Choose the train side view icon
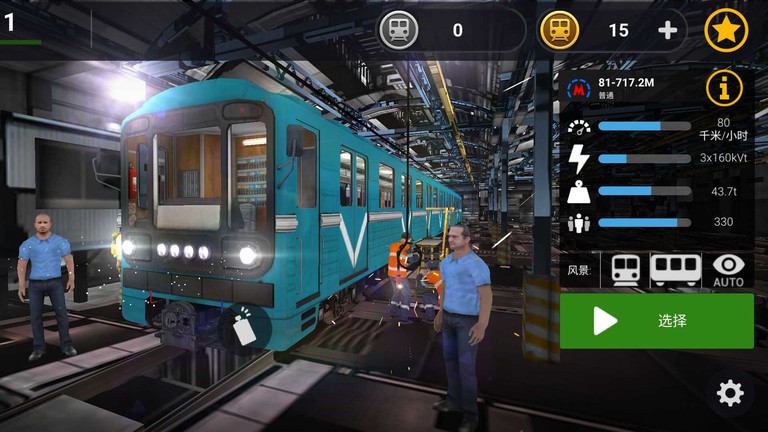This screenshot has height=432, width=768. [x=675, y=269]
